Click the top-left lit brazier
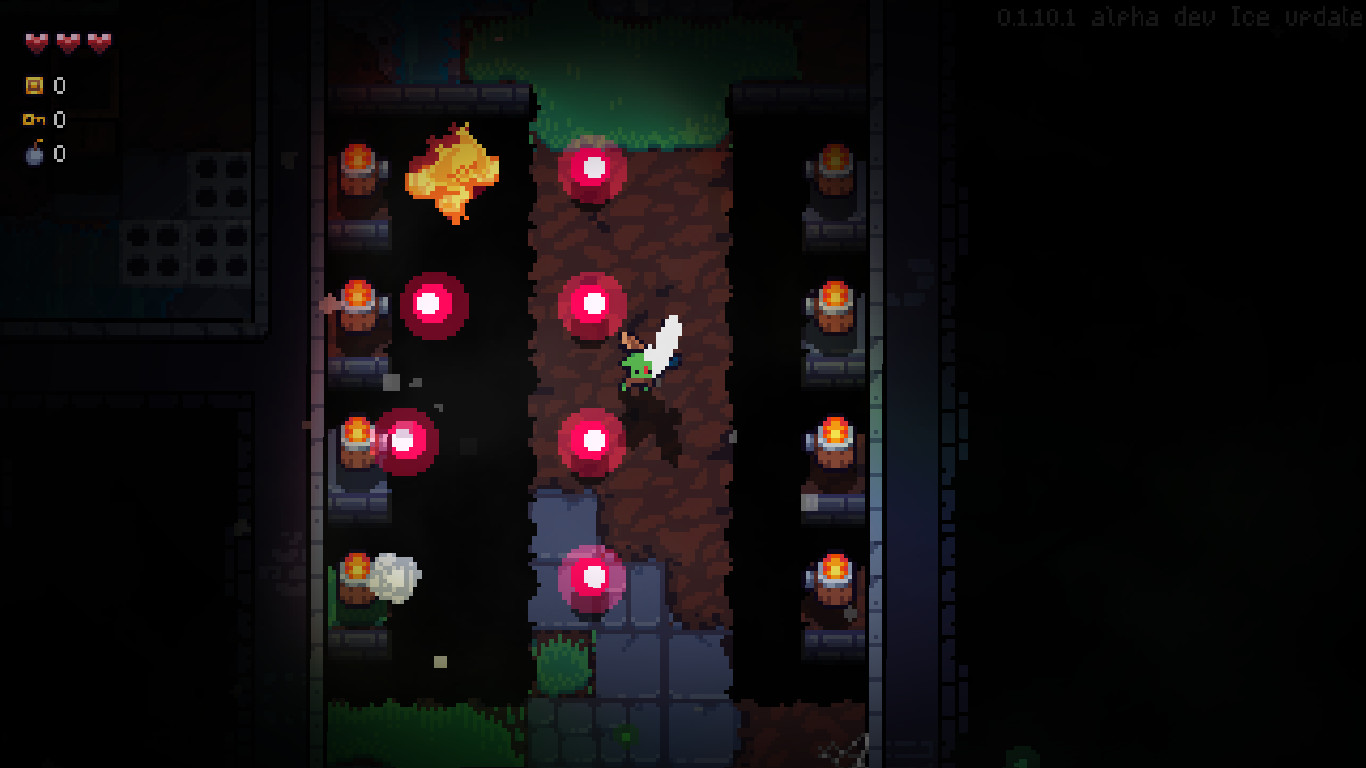Image resolution: width=1366 pixels, height=768 pixels. (359, 165)
